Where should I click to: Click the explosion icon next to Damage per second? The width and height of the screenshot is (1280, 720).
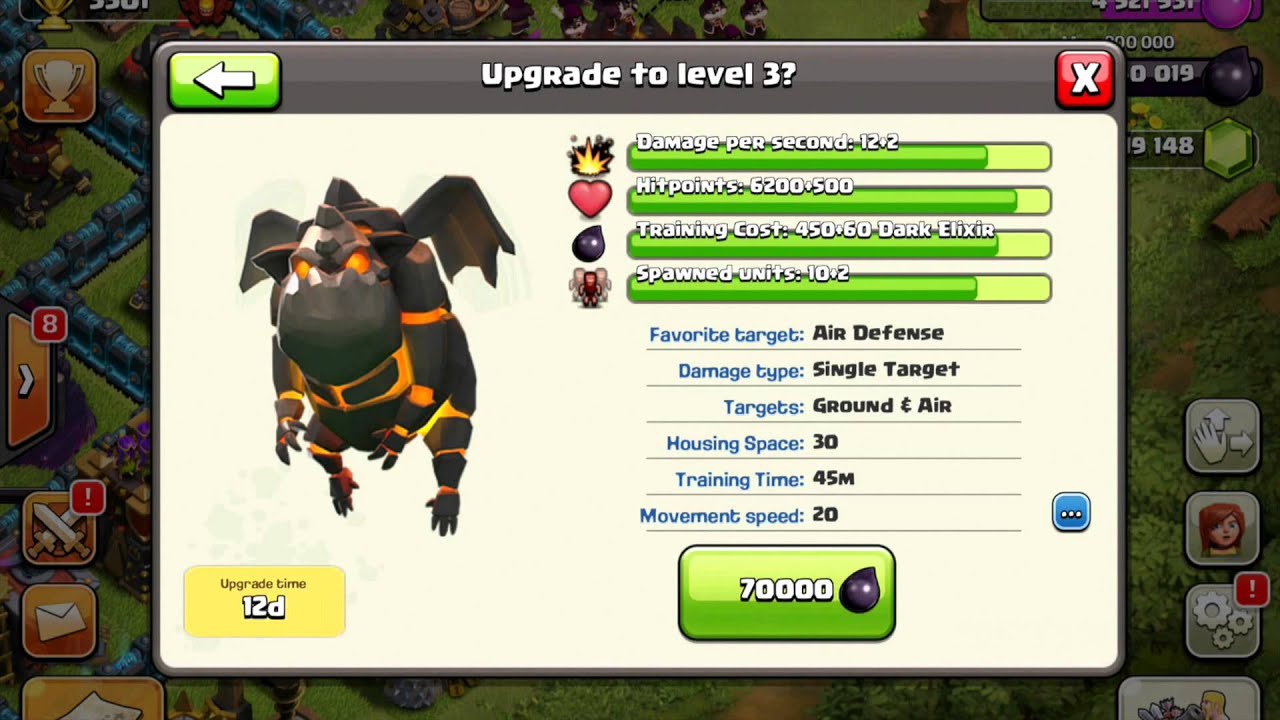(x=589, y=152)
